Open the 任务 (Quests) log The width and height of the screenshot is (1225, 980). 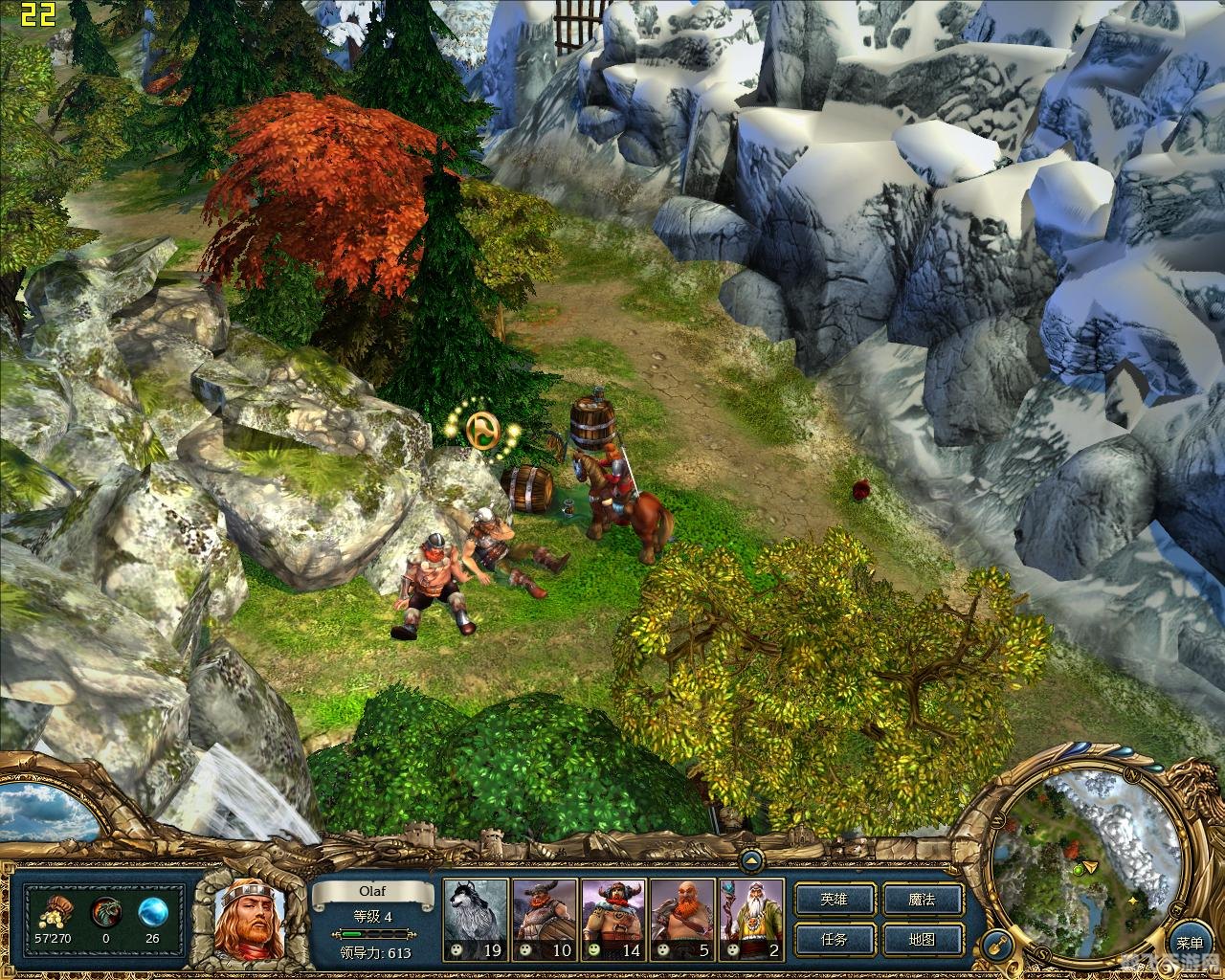tap(835, 939)
